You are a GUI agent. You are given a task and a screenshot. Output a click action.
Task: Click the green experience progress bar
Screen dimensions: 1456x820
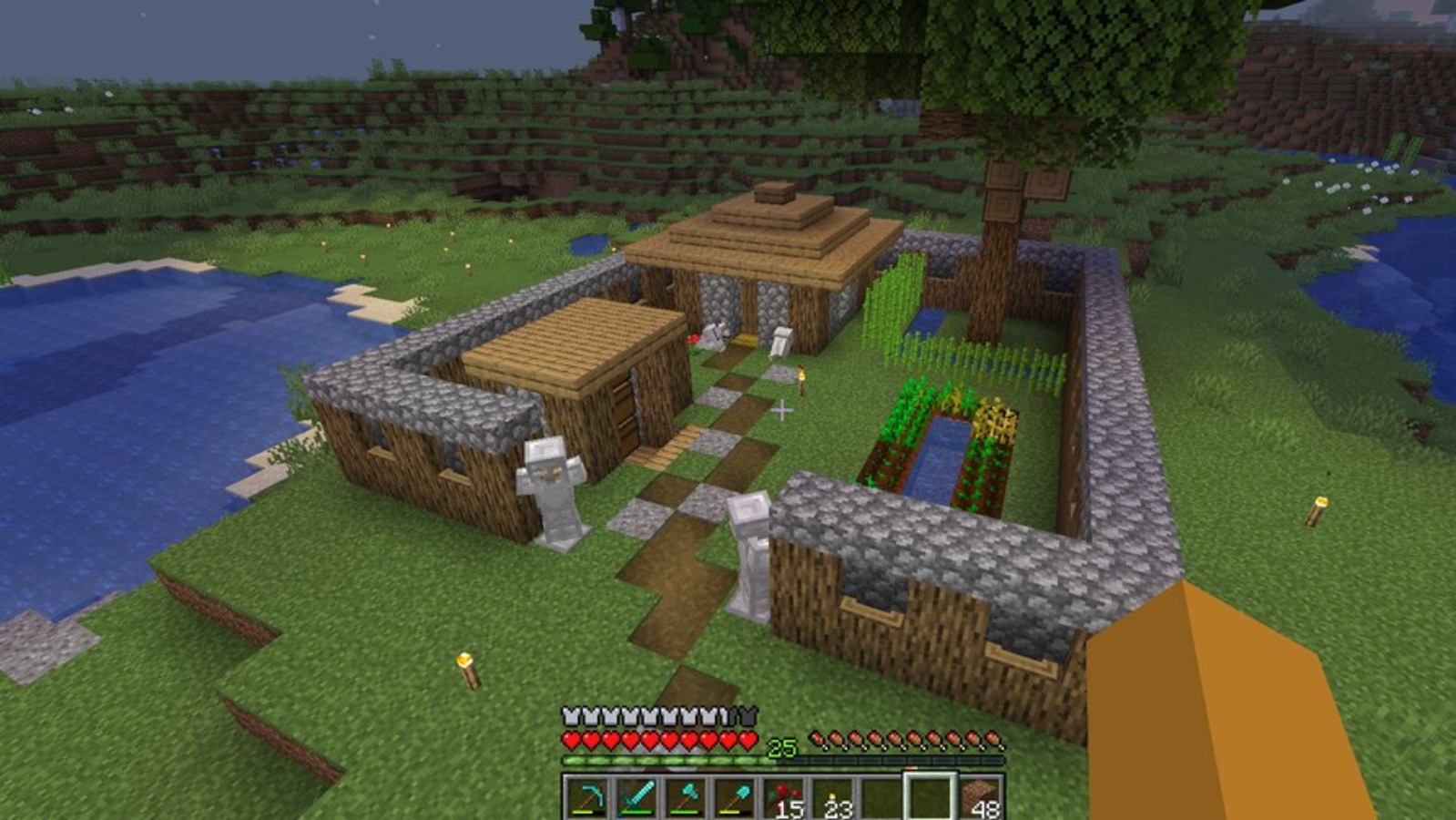(x=656, y=758)
